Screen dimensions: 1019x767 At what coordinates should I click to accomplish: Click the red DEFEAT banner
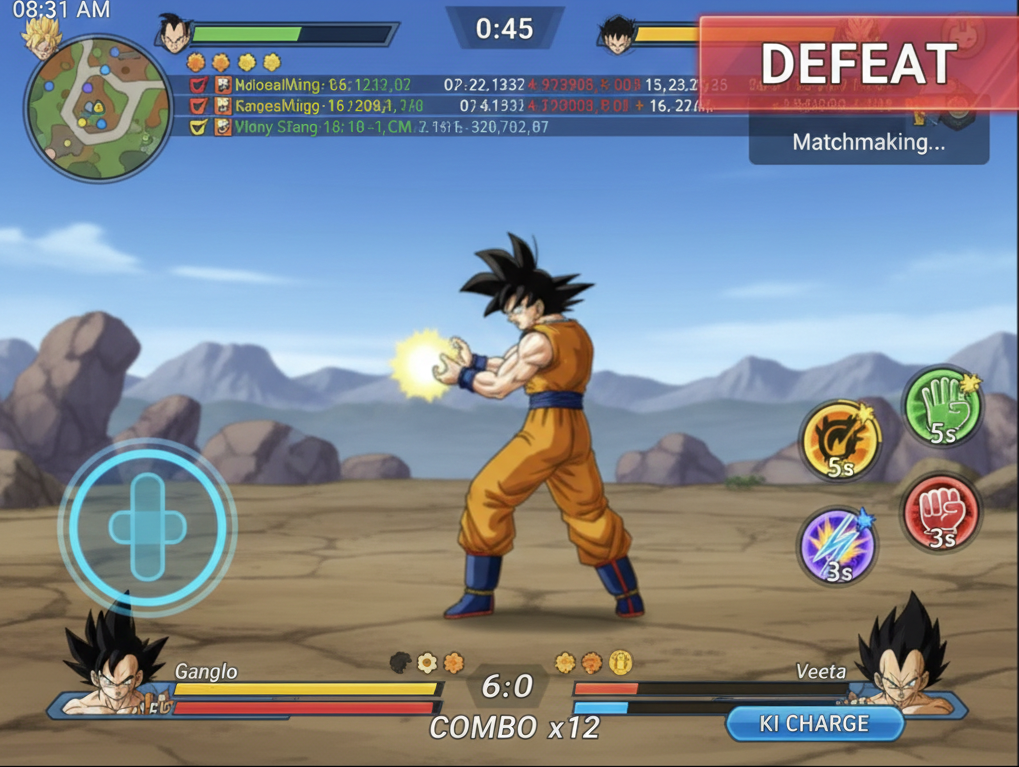pos(858,63)
